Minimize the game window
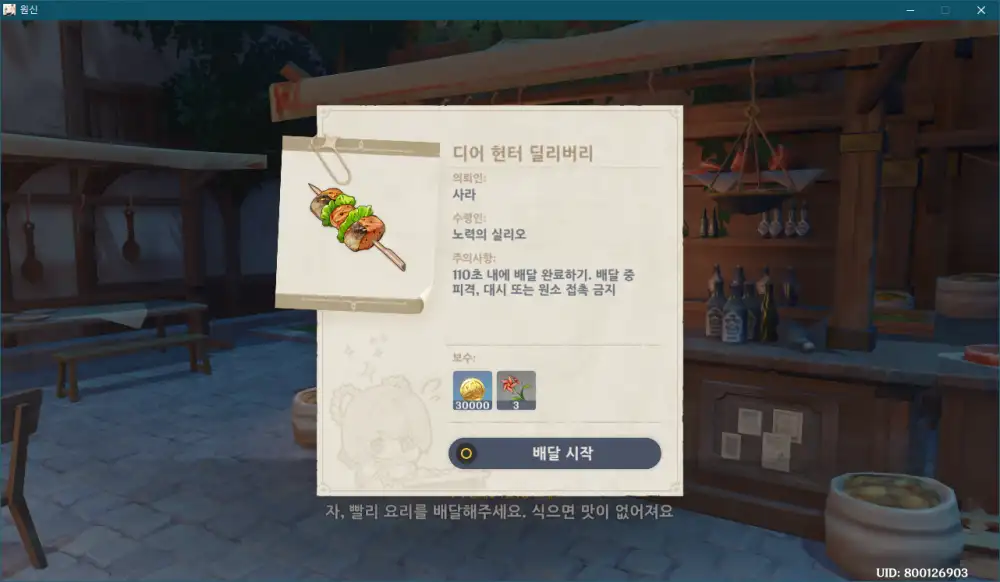The height and width of the screenshot is (582, 1000). point(911,10)
